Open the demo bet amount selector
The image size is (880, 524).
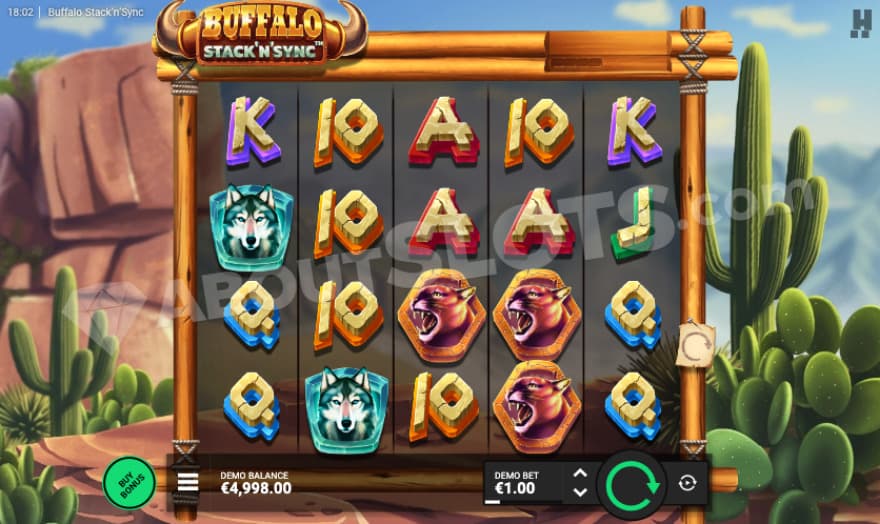click(522, 483)
